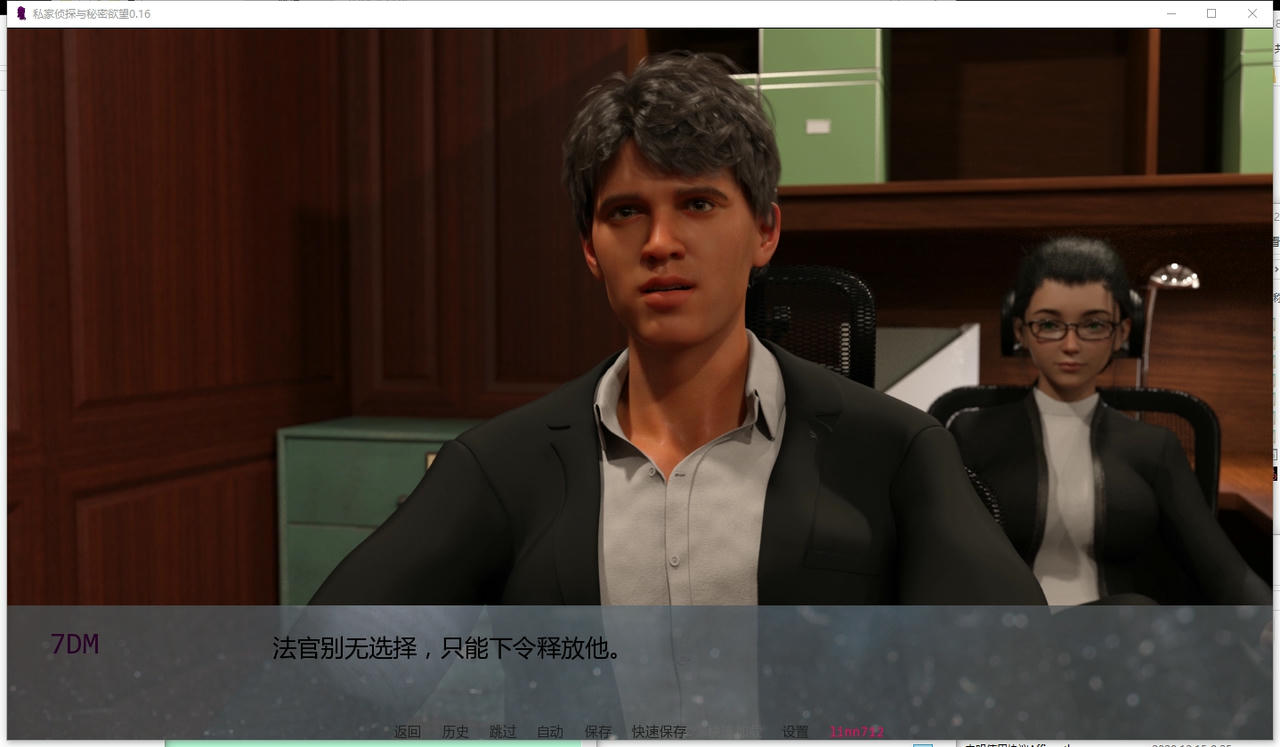This screenshot has height=747, width=1280.
Task: Maximize the game window
Action: coord(1211,14)
